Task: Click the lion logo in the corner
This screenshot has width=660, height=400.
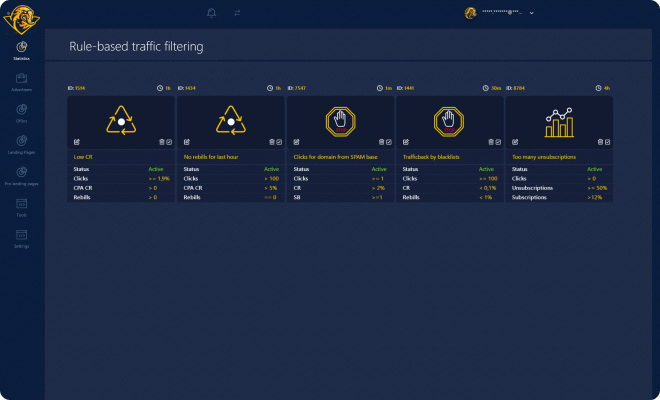Action: (21, 14)
